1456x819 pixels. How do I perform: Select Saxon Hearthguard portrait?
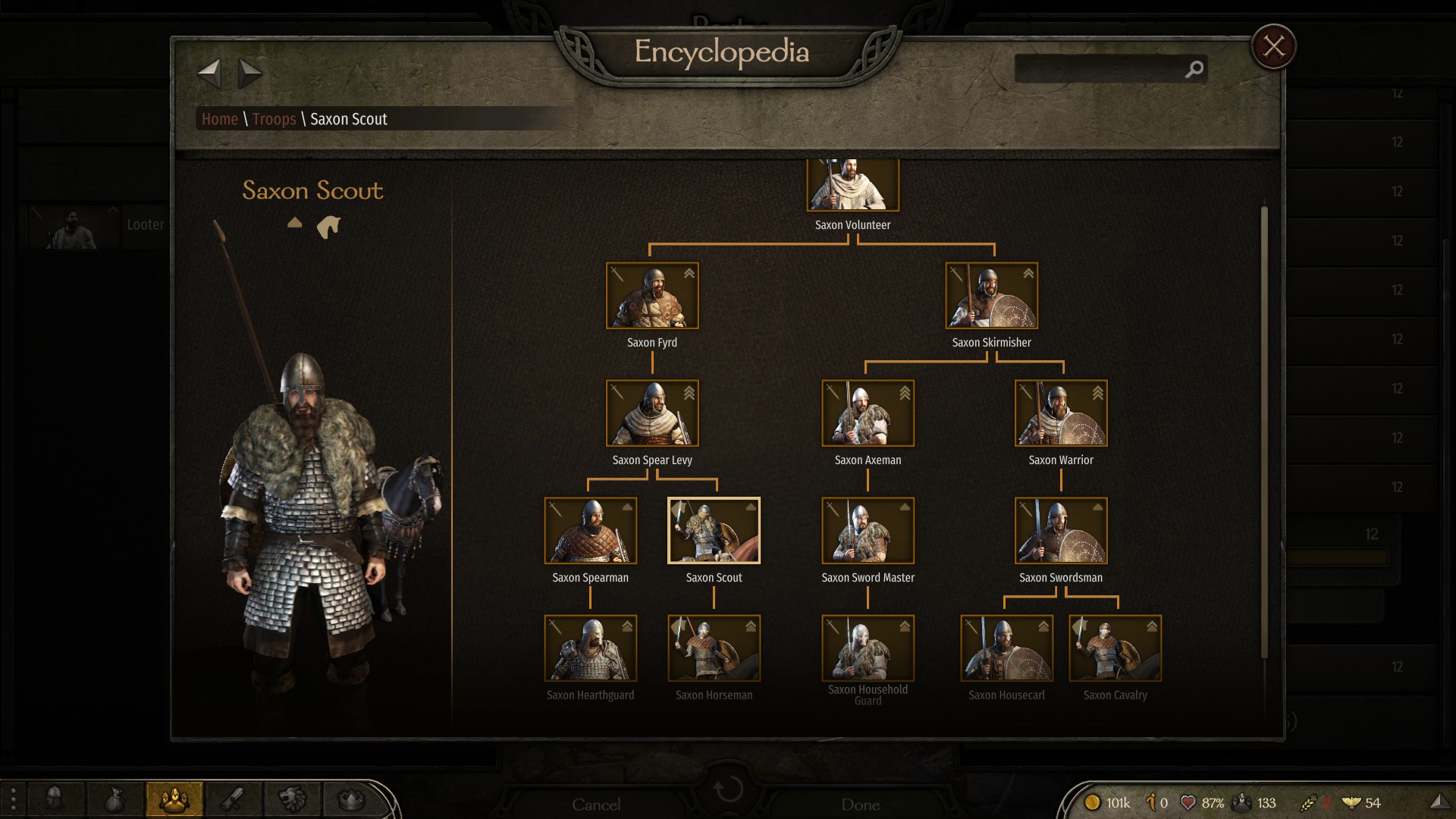click(x=590, y=648)
